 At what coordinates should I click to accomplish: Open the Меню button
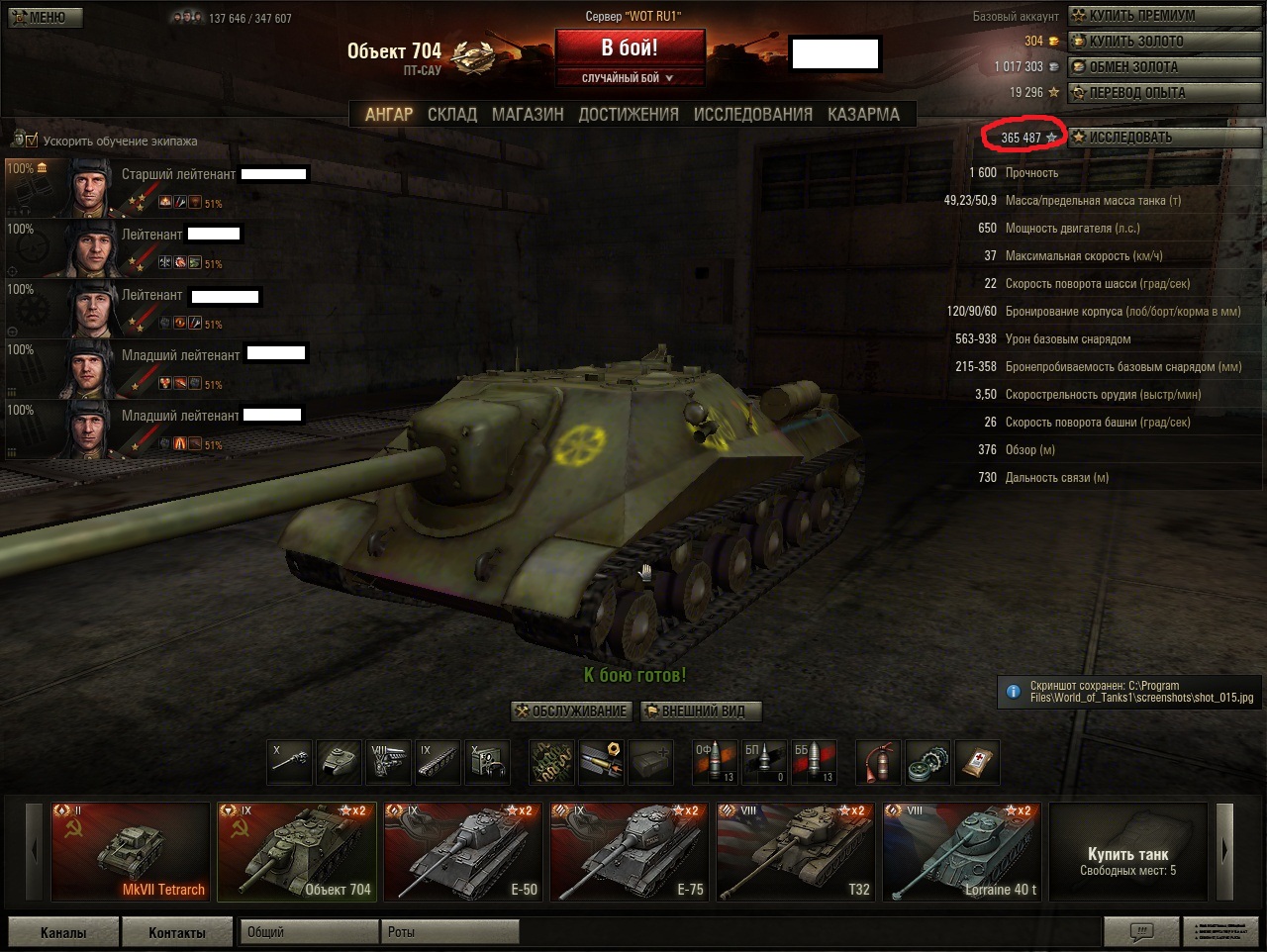(x=45, y=17)
